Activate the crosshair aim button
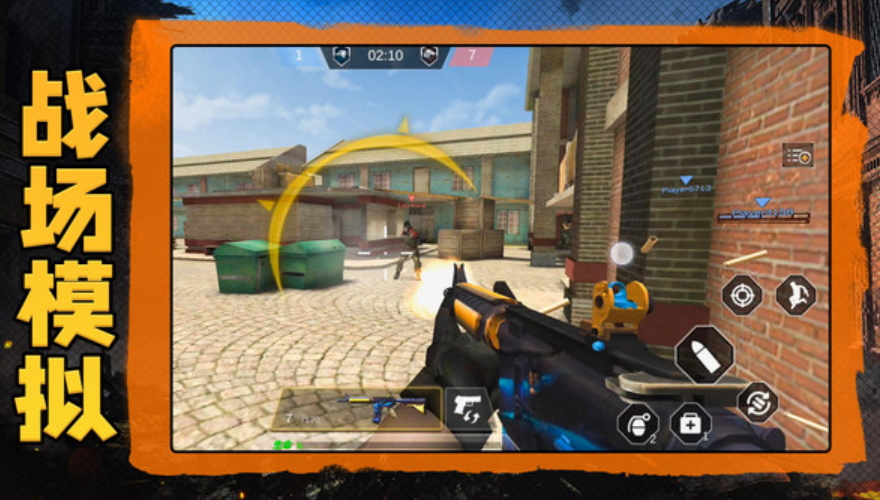The width and height of the screenshot is (880, 500). pos(742,295)
